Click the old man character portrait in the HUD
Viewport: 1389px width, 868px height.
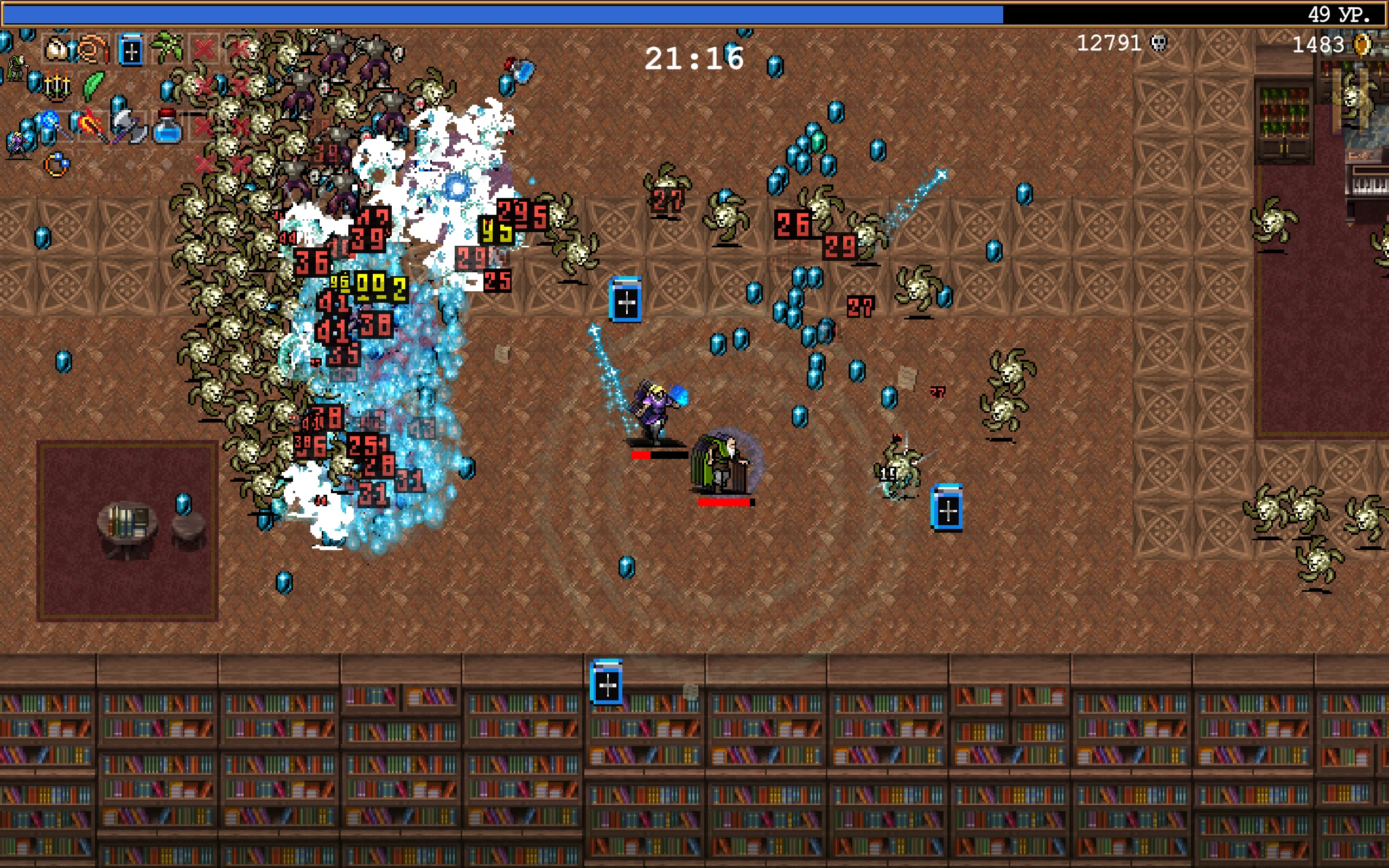pyautogui.click(x=17, y=69)
